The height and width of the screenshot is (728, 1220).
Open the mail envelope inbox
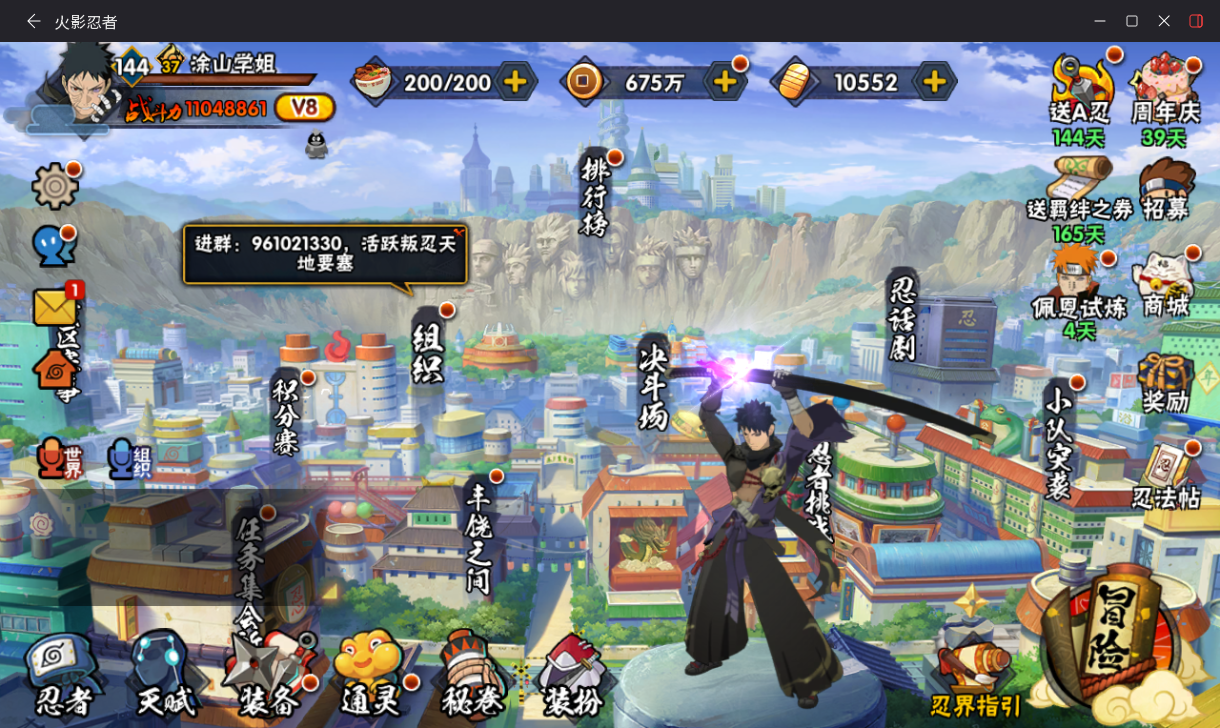pyautogui.click(x=55, y=307)
